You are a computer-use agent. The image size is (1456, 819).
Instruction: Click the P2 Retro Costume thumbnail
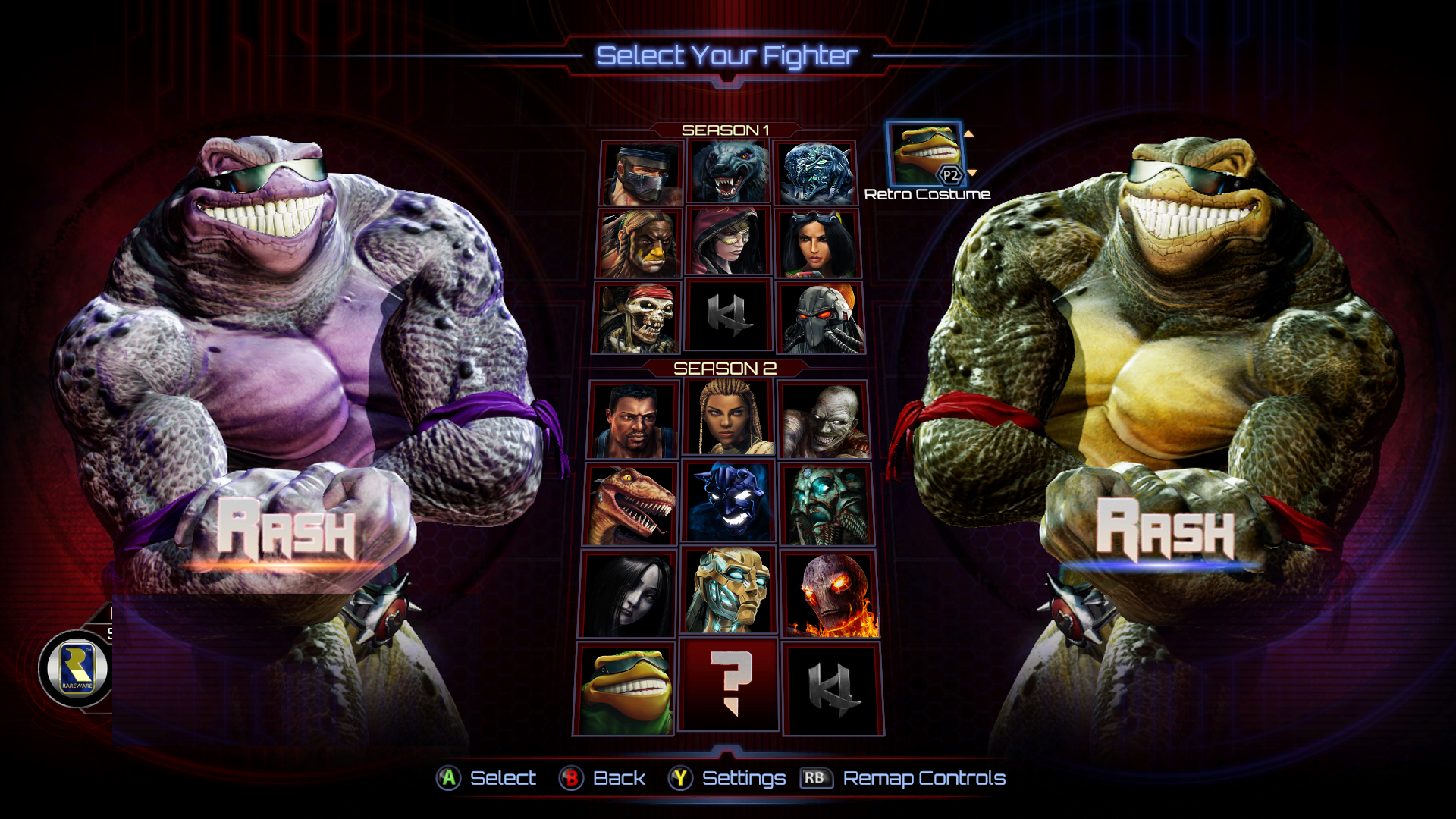(x=924, y=154)
